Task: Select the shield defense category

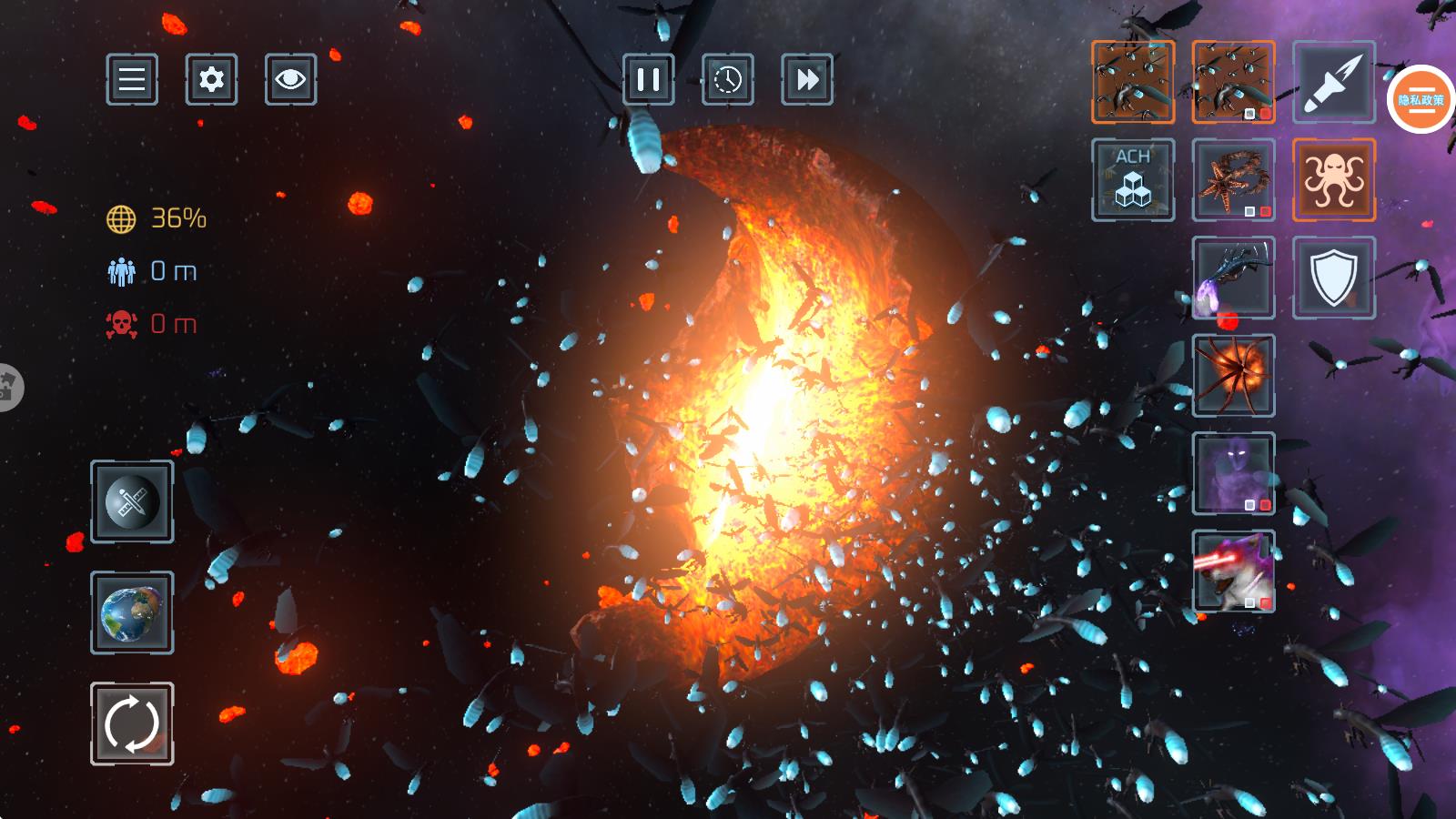Action: point(1333,278)
